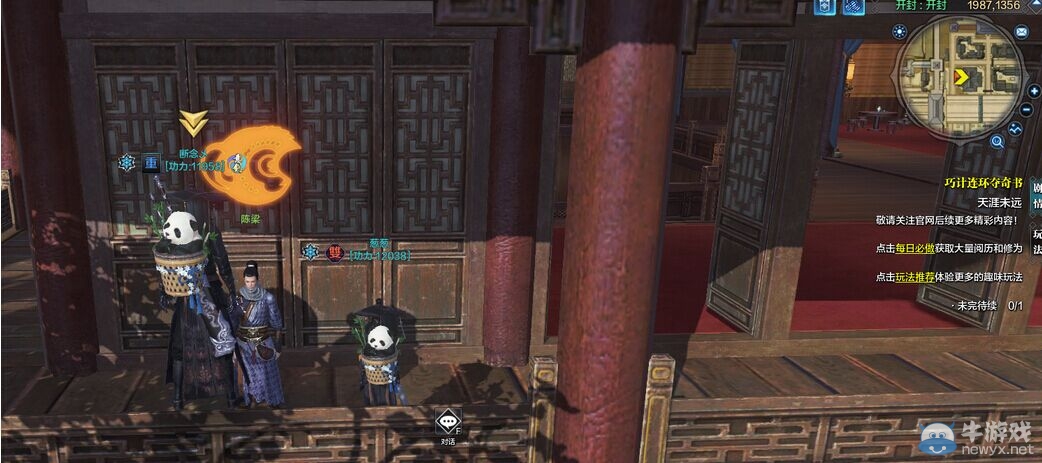Screen dimensions: 1042x463
Task: Click the magnifier search icon below minimap
Action: 997,143
